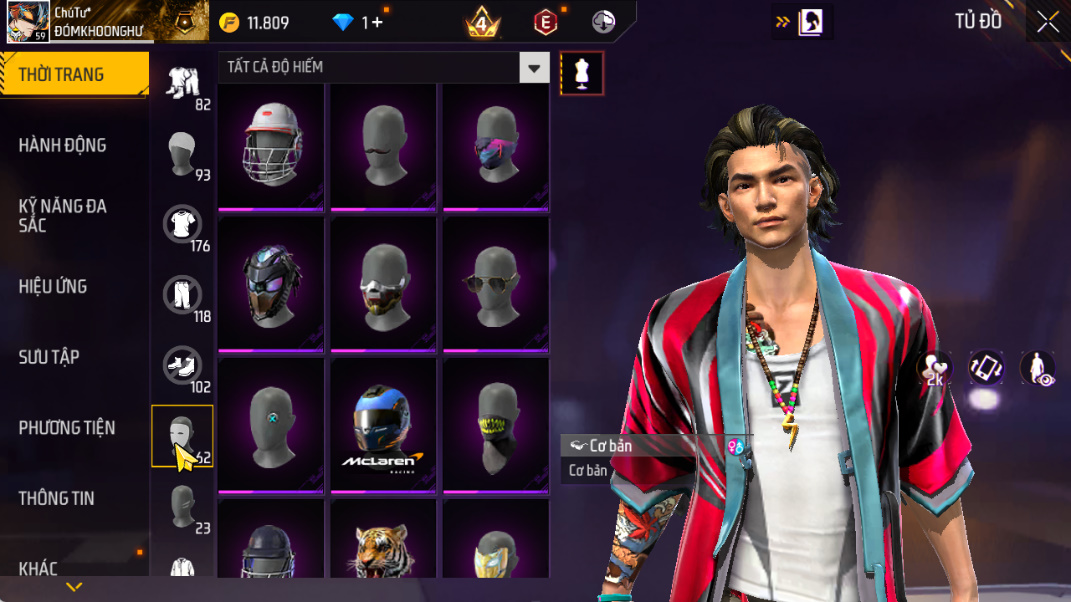Open the TẤT CẢ ĐỘ HIẾM rarity dropdown
This screenshot has width=1071, height=602.
pyautogui.click(x=384, y=67)
